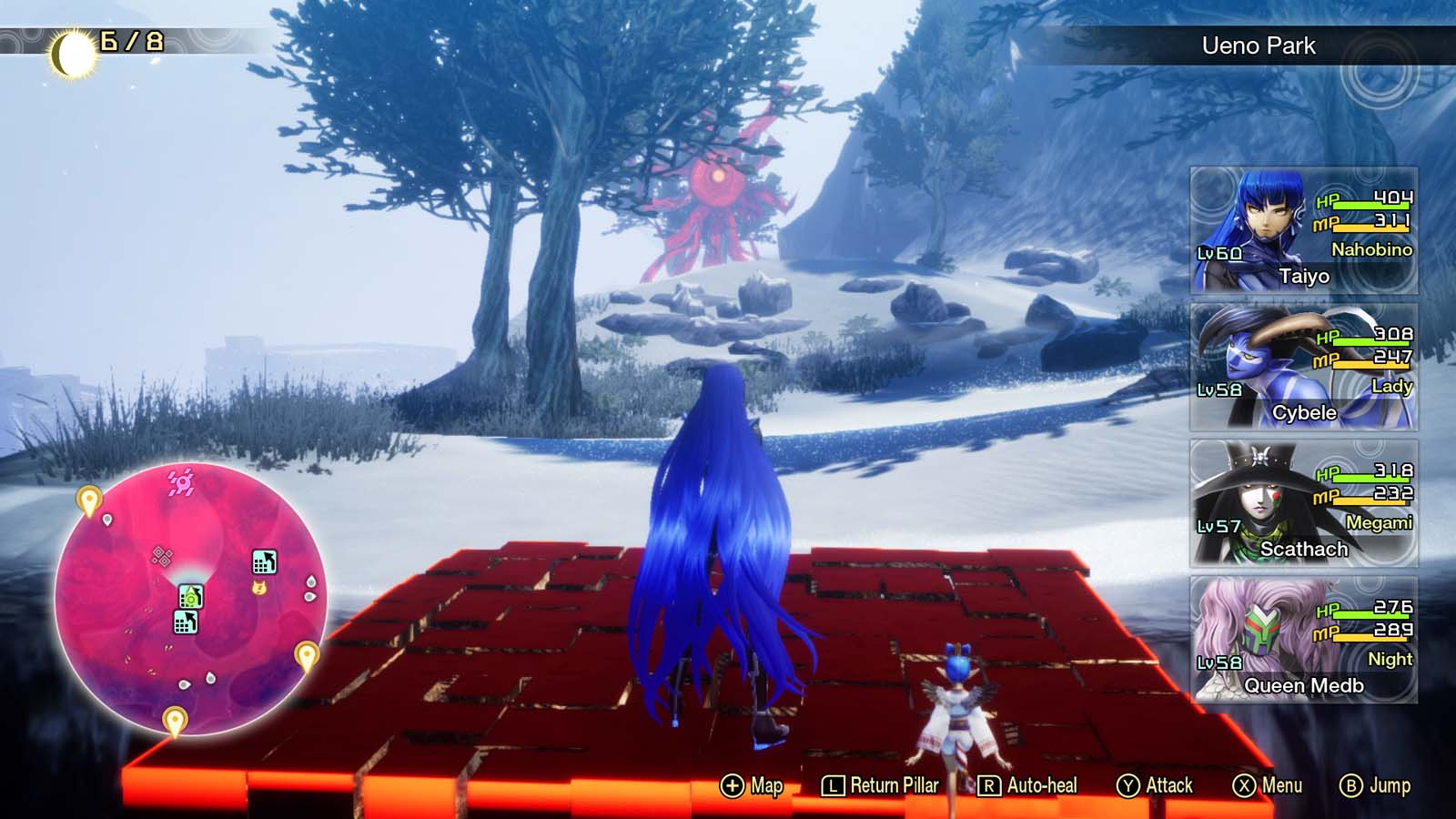Click the bottom yellow map pin on the minimap
Viewport: 1456px width, 819px height.
click(173, 719)
